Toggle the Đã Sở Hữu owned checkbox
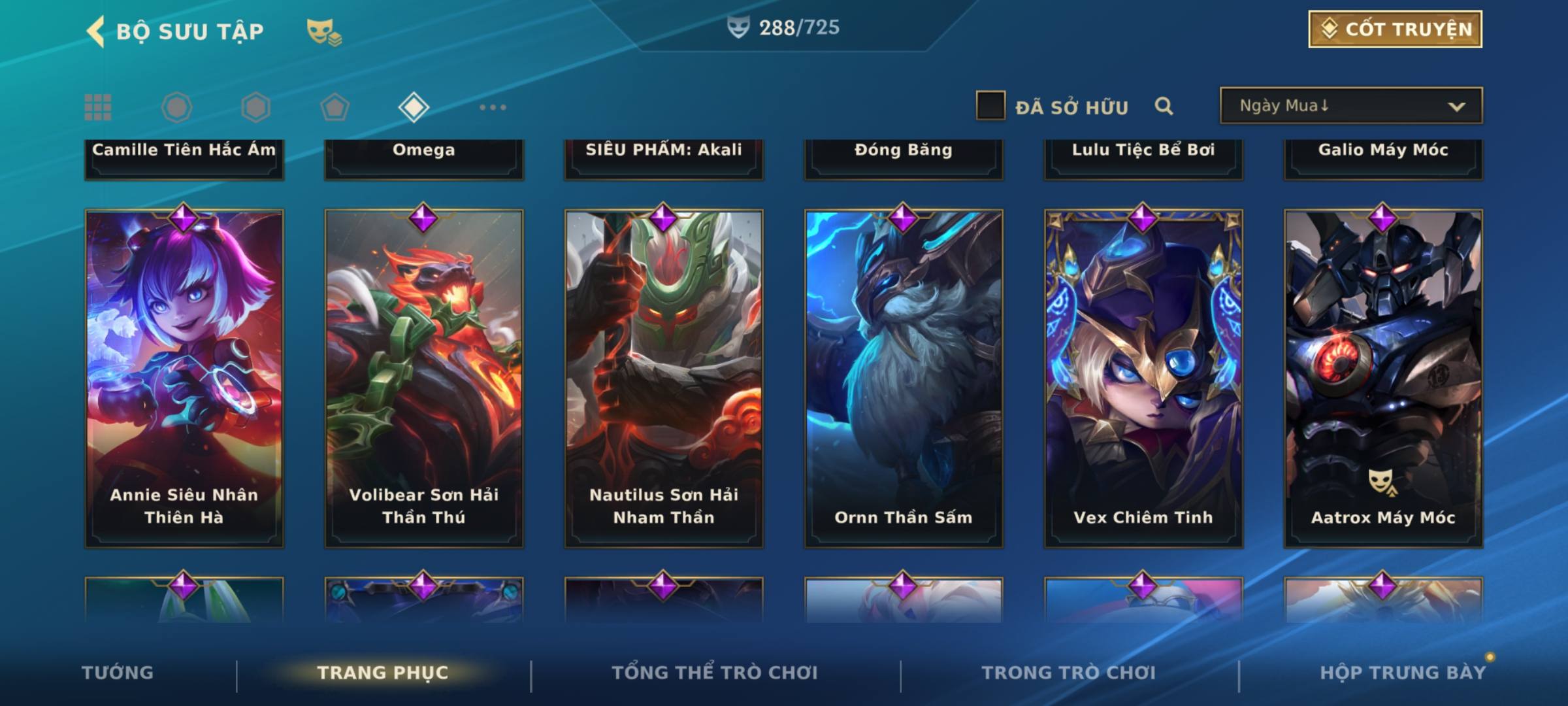The height and width of the screenshot is (706, 1568). (x=990, y=106)
